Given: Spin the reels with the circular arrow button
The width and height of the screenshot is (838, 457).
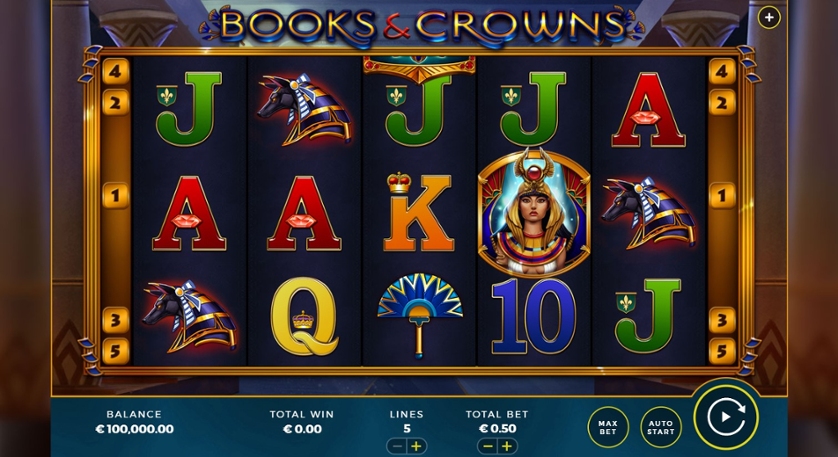Looking at the screenshot, I should 725,415.
